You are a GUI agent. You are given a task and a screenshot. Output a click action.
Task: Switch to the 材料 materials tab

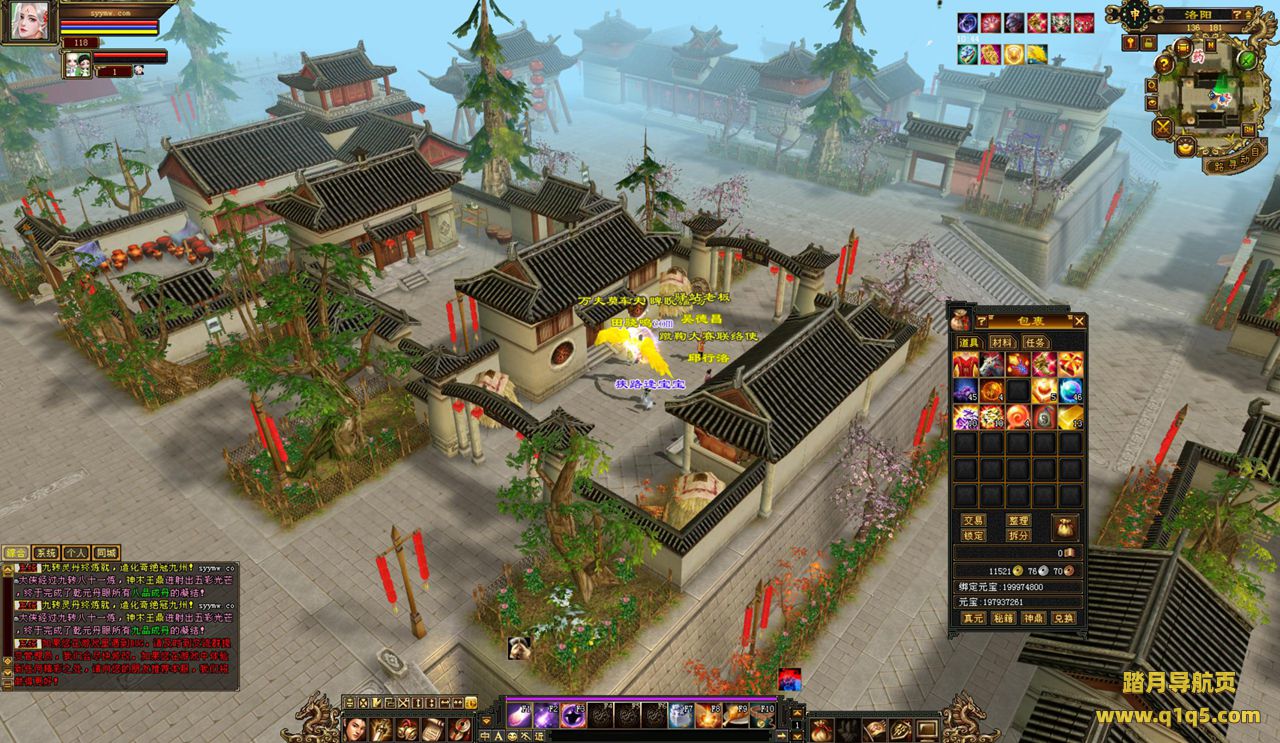(1002, 342)
